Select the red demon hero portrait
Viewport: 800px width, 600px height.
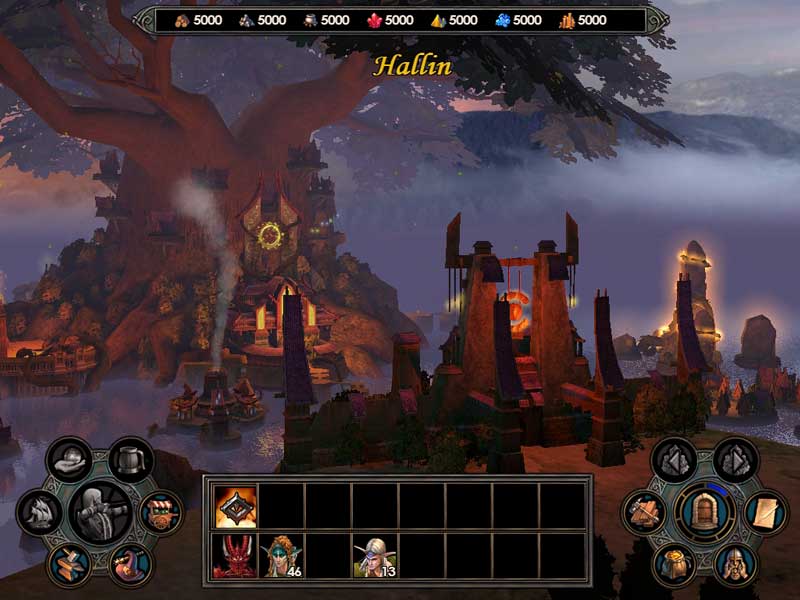tap(235, 556)
